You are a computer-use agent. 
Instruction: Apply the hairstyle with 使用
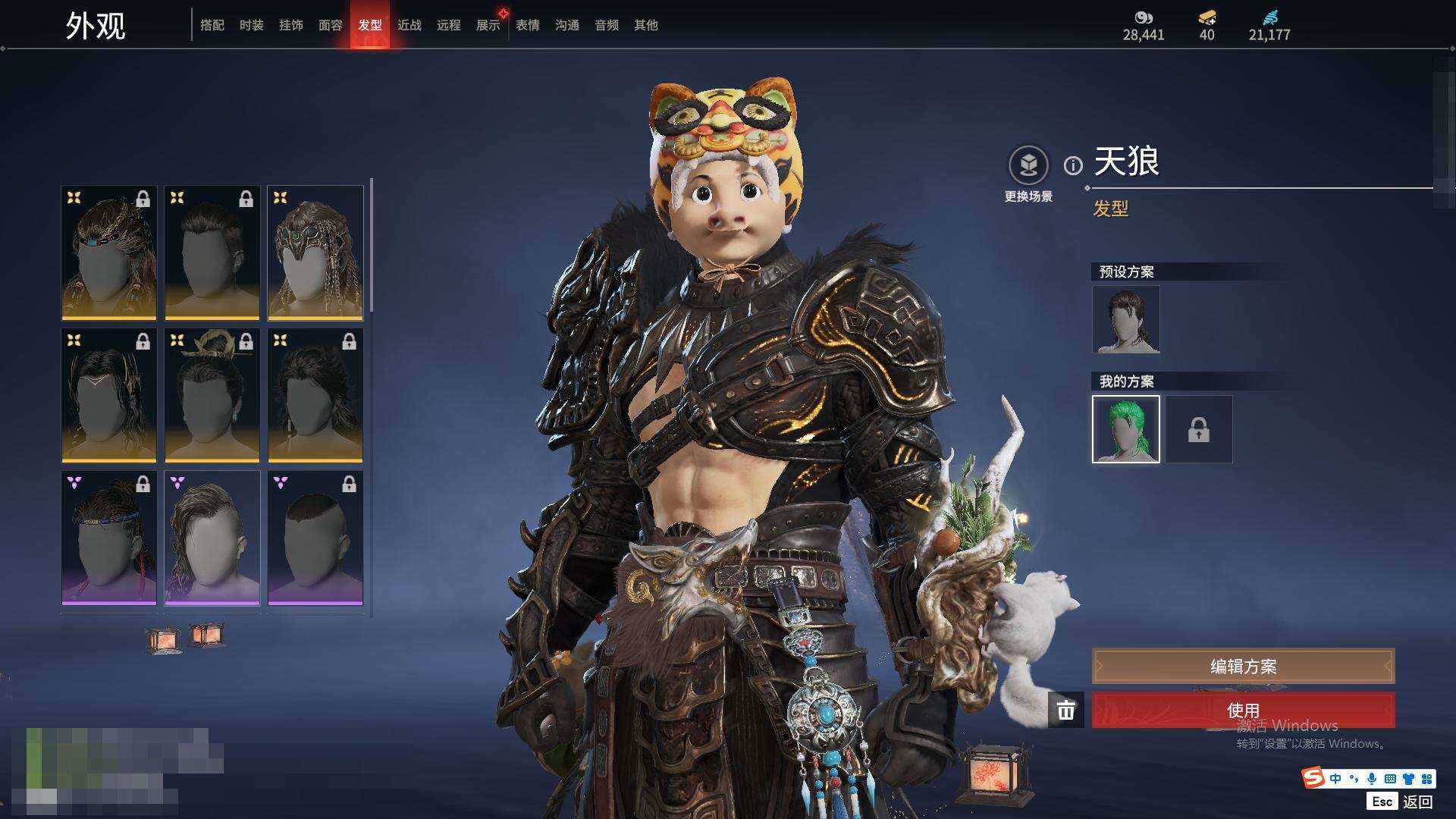click(1243, 710)
